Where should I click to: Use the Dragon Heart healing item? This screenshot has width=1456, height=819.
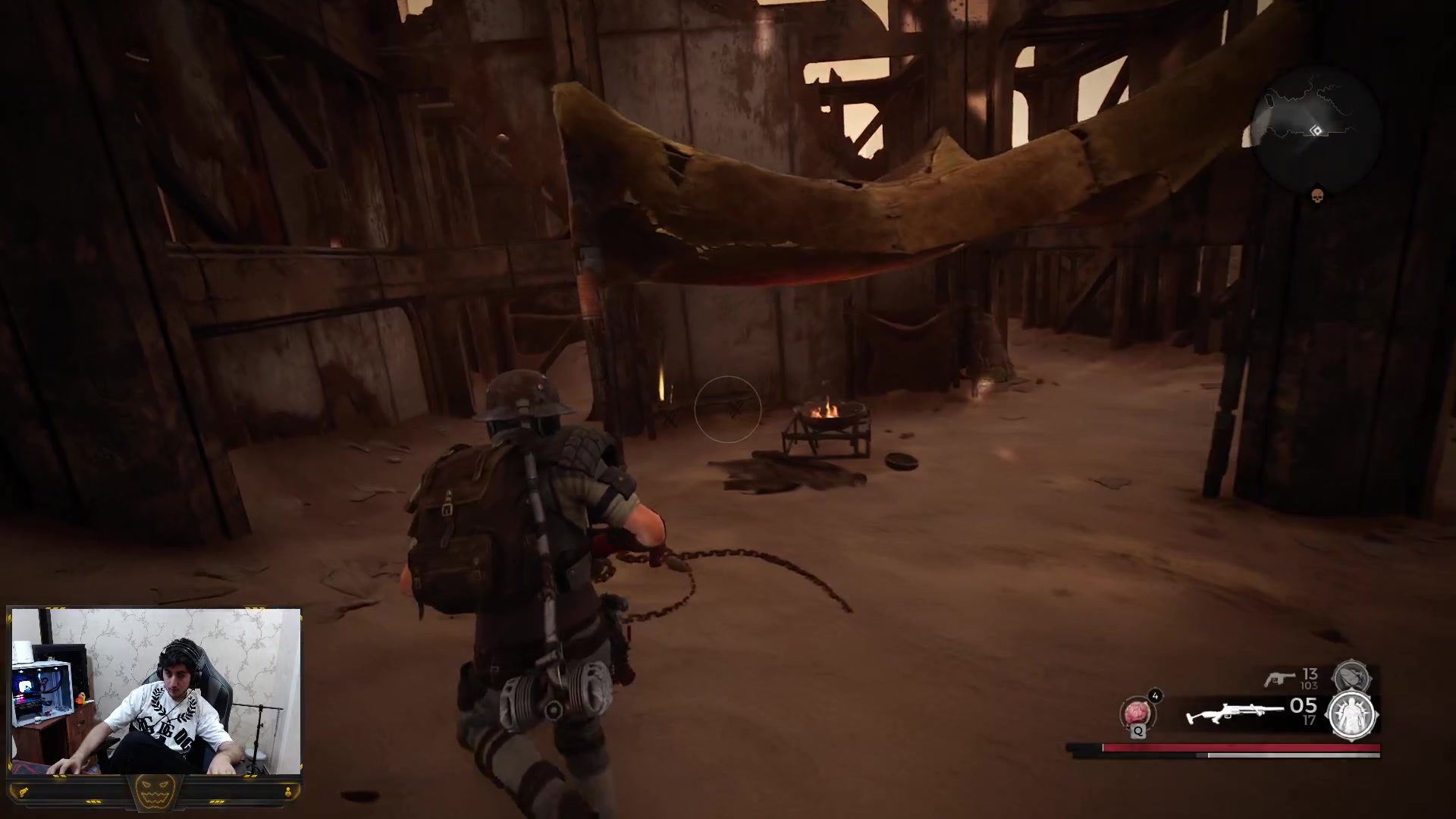tap(1136, 714)
